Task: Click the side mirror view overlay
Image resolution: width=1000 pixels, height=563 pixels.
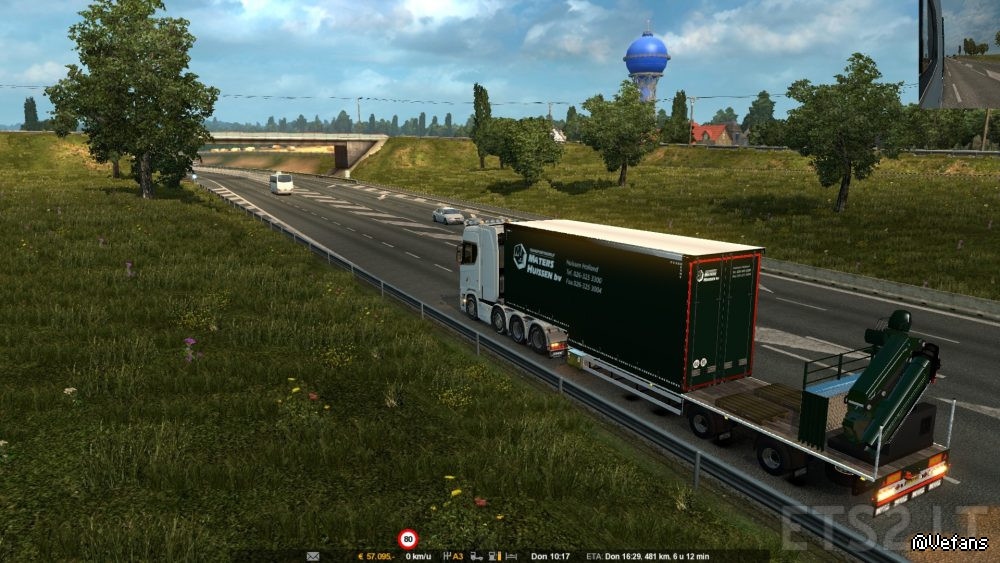Action: pos(958,54)
